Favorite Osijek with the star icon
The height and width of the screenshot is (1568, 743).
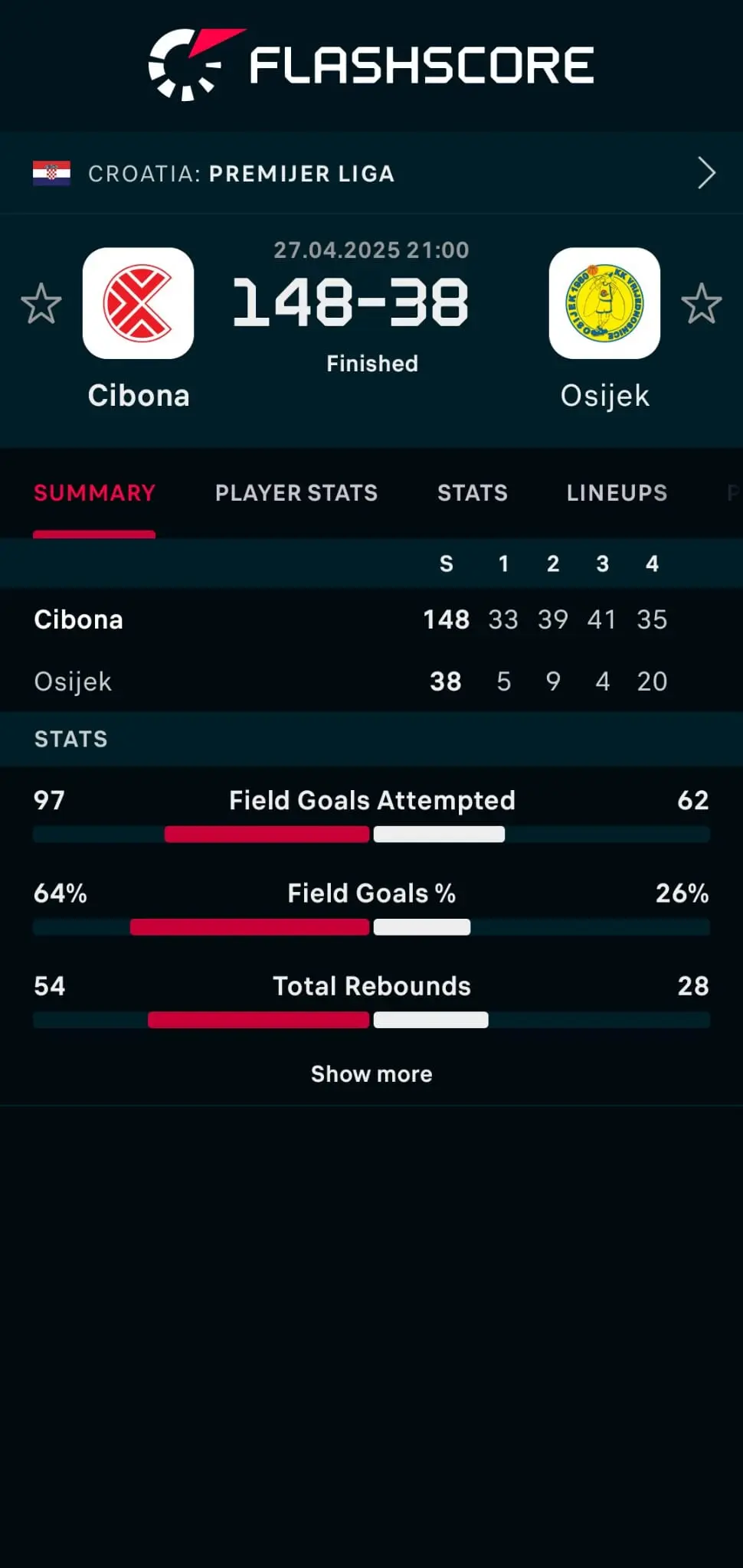(701, 304)
